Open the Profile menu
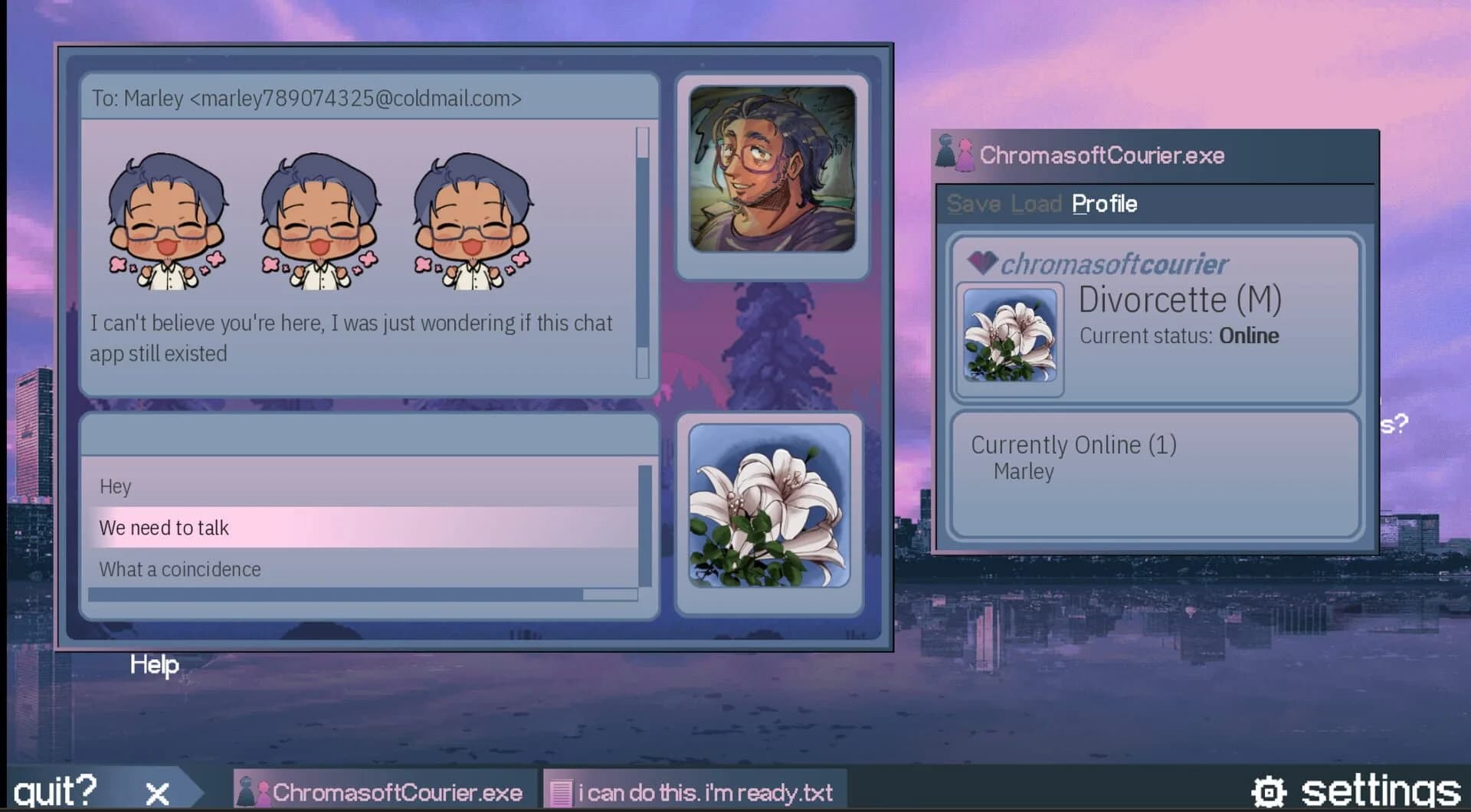The height and width of the screenshot is (812, 1471). [x=1103, y=204]
